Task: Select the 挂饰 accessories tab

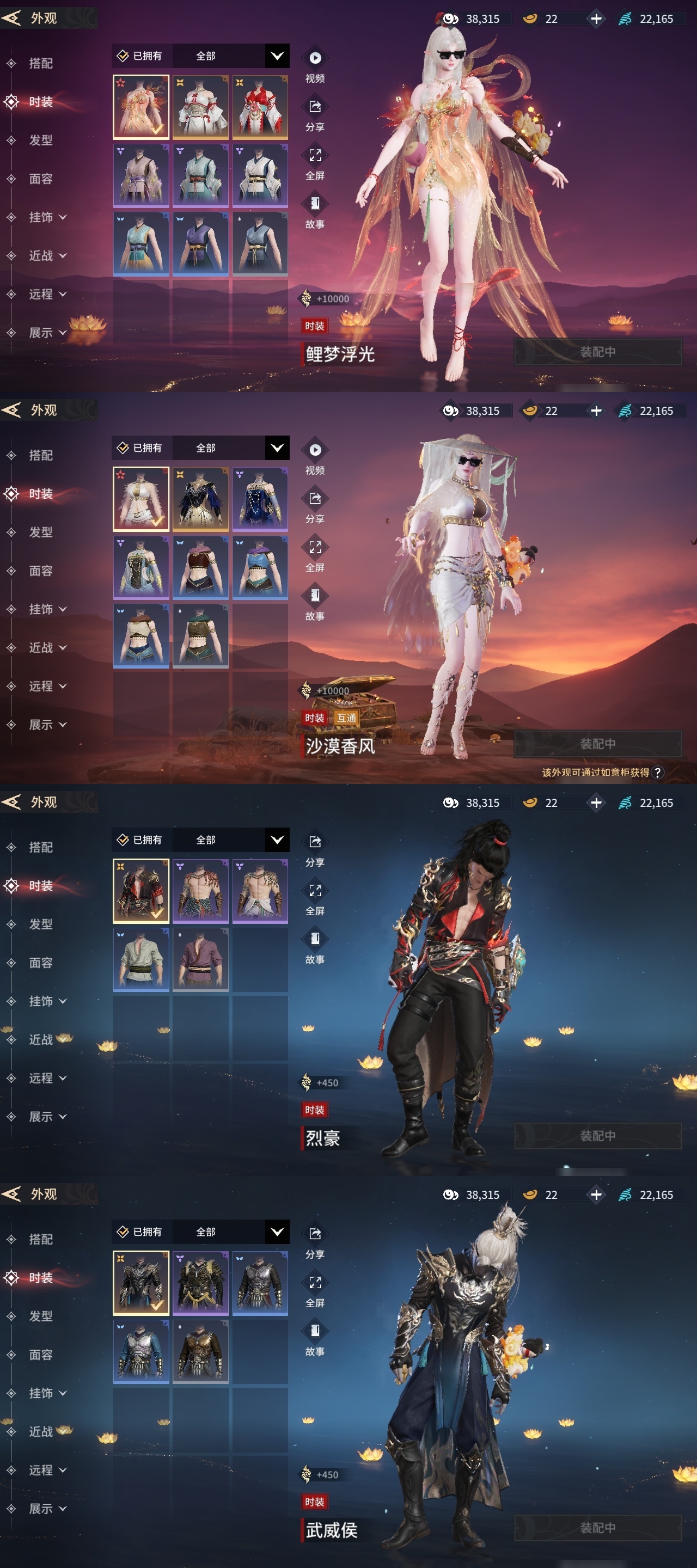Action: click(x=41, y=217)
